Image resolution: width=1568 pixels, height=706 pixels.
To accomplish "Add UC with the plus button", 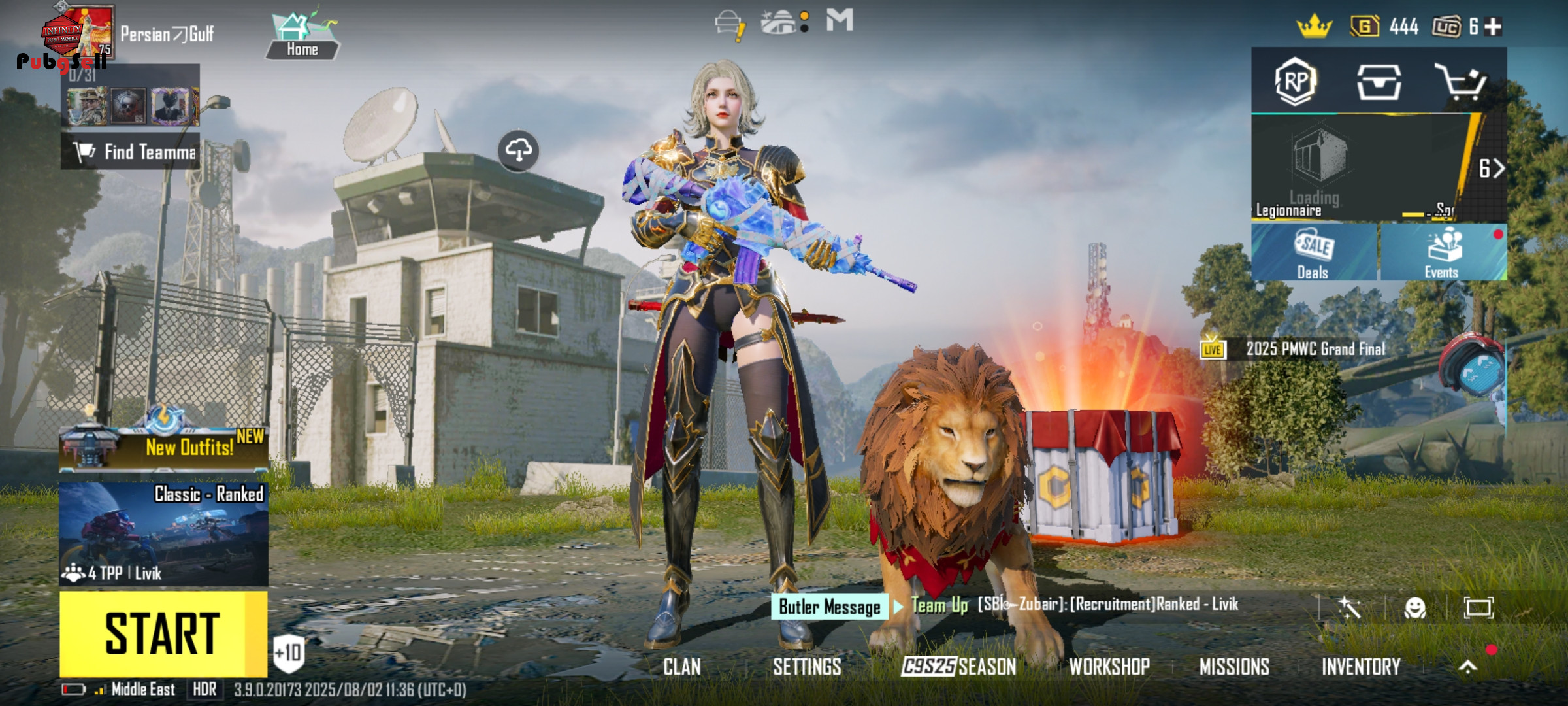I will (x=1494, y=27).
